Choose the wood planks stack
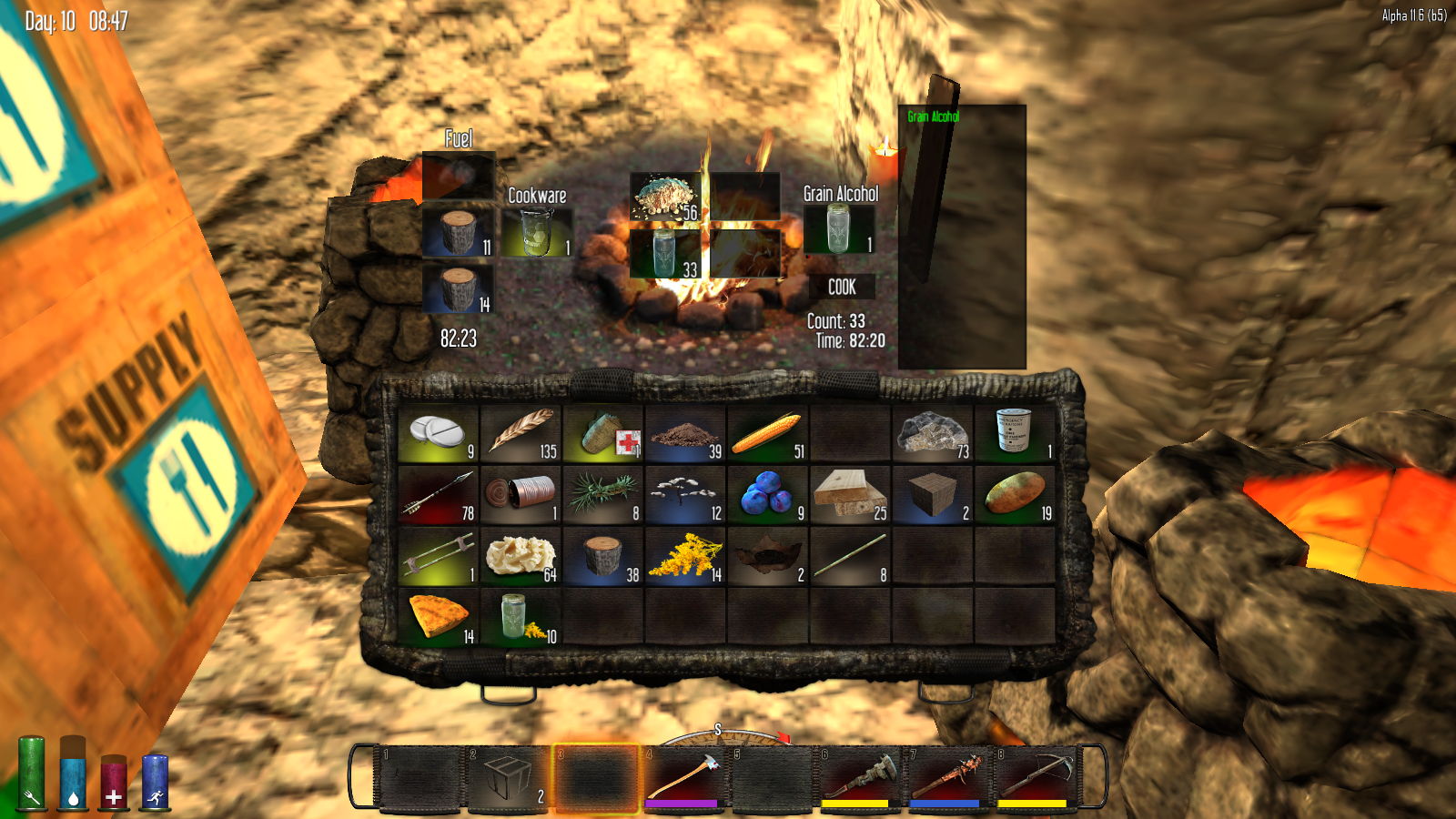 point(849,496)
